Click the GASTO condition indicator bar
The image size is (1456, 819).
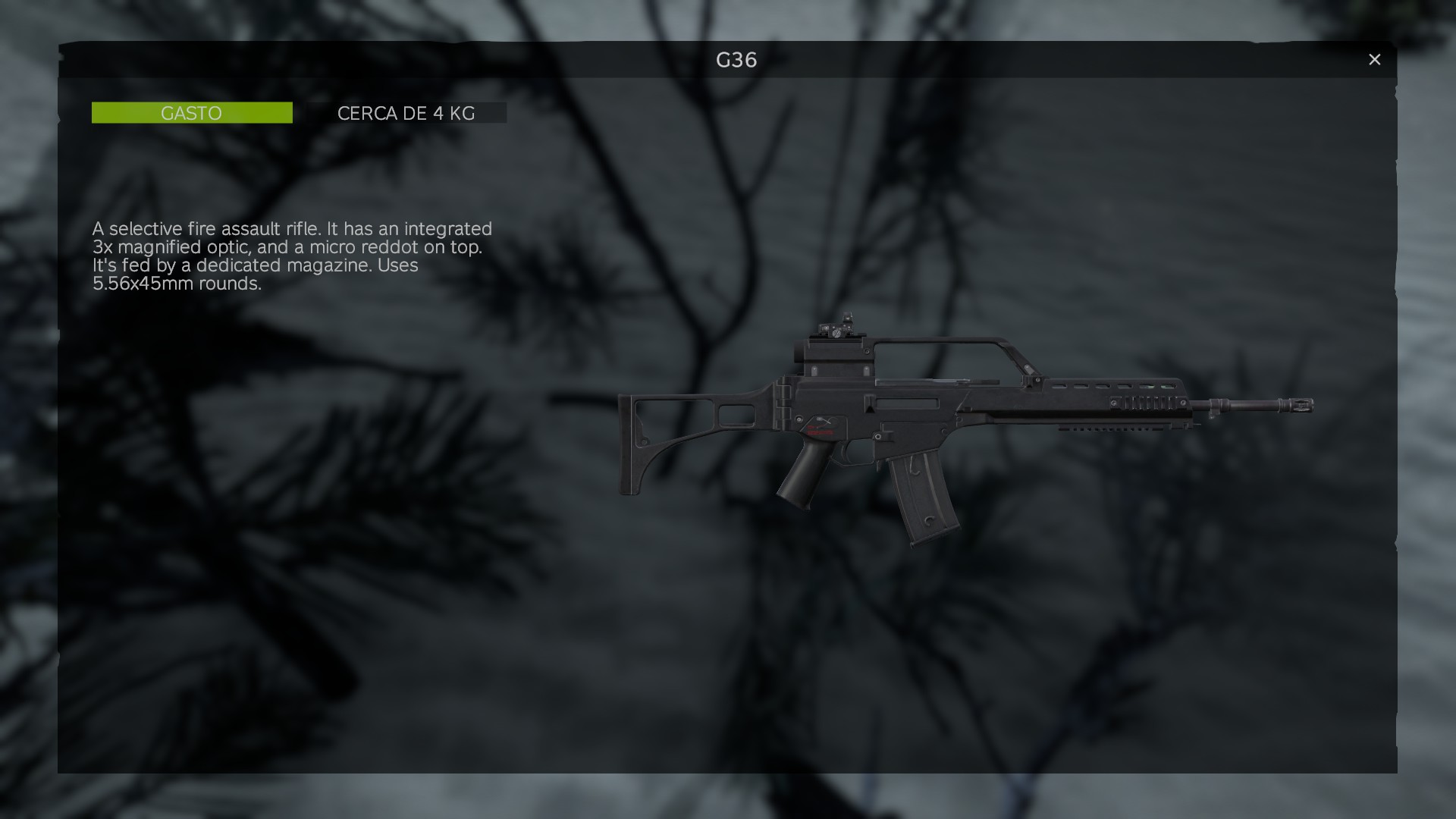192,112
